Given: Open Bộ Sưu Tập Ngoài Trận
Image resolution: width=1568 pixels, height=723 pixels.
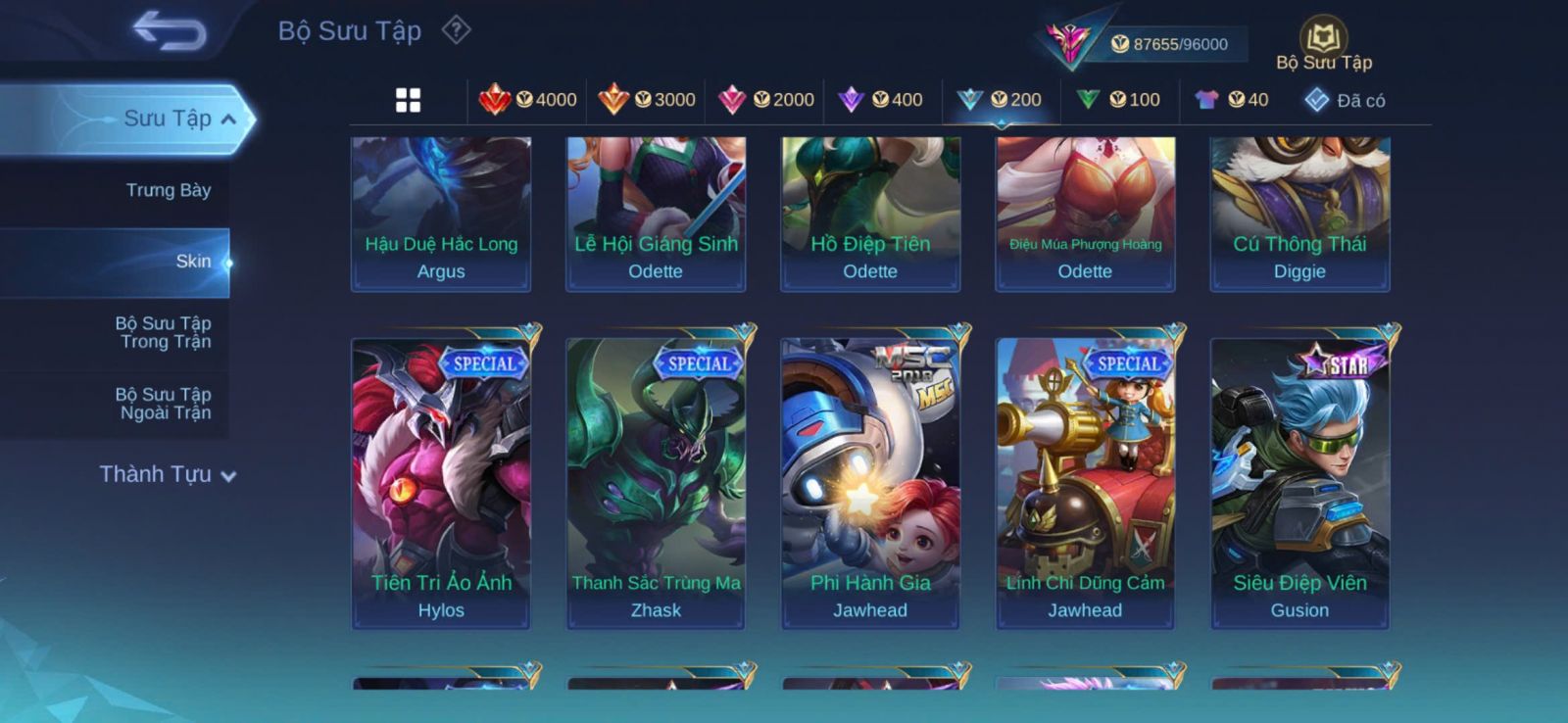Looking at the screenshot, I should (x=164, y=404).
